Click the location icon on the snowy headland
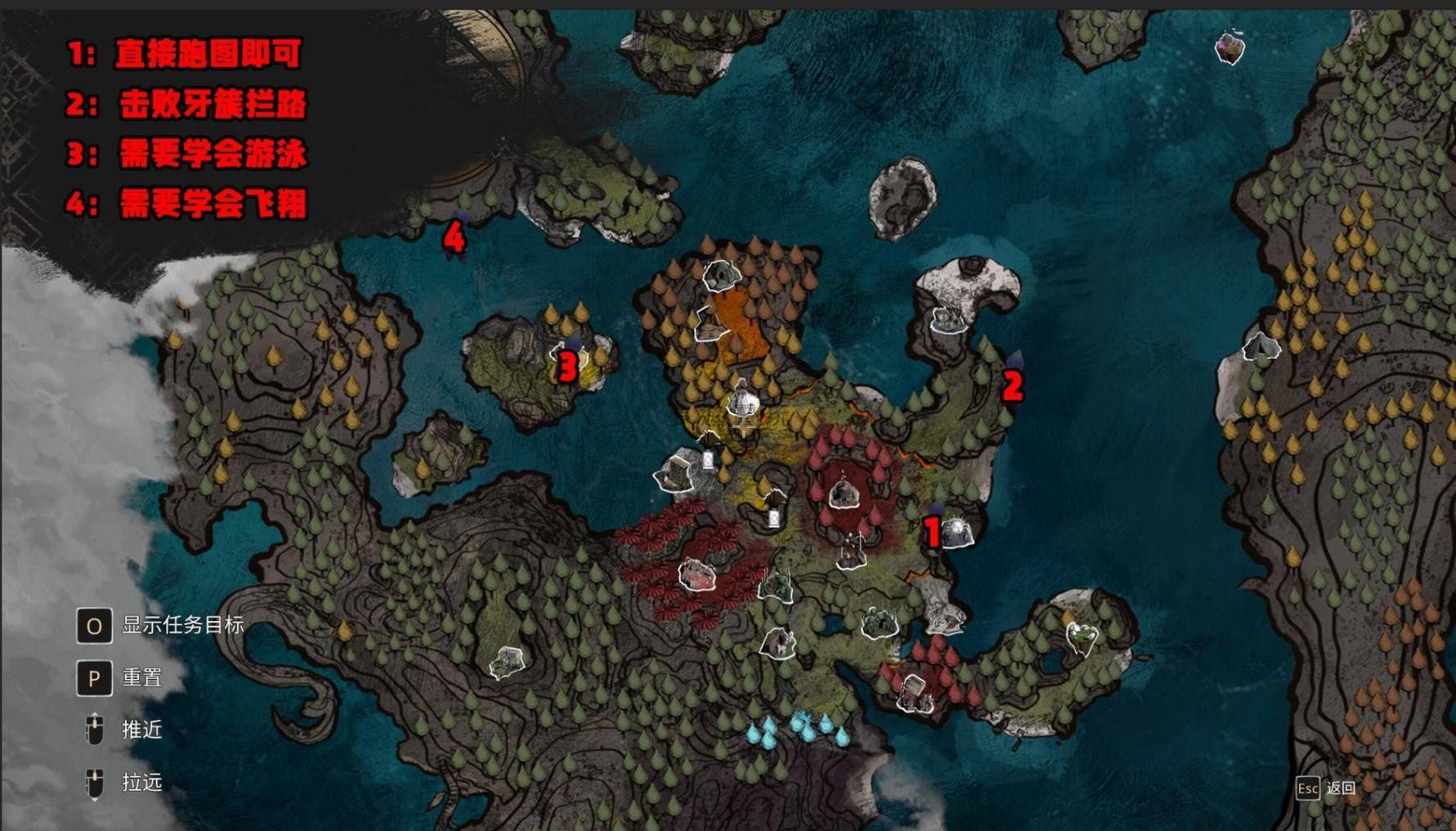This screenshot has height=831, width=1456. [948, 319]
